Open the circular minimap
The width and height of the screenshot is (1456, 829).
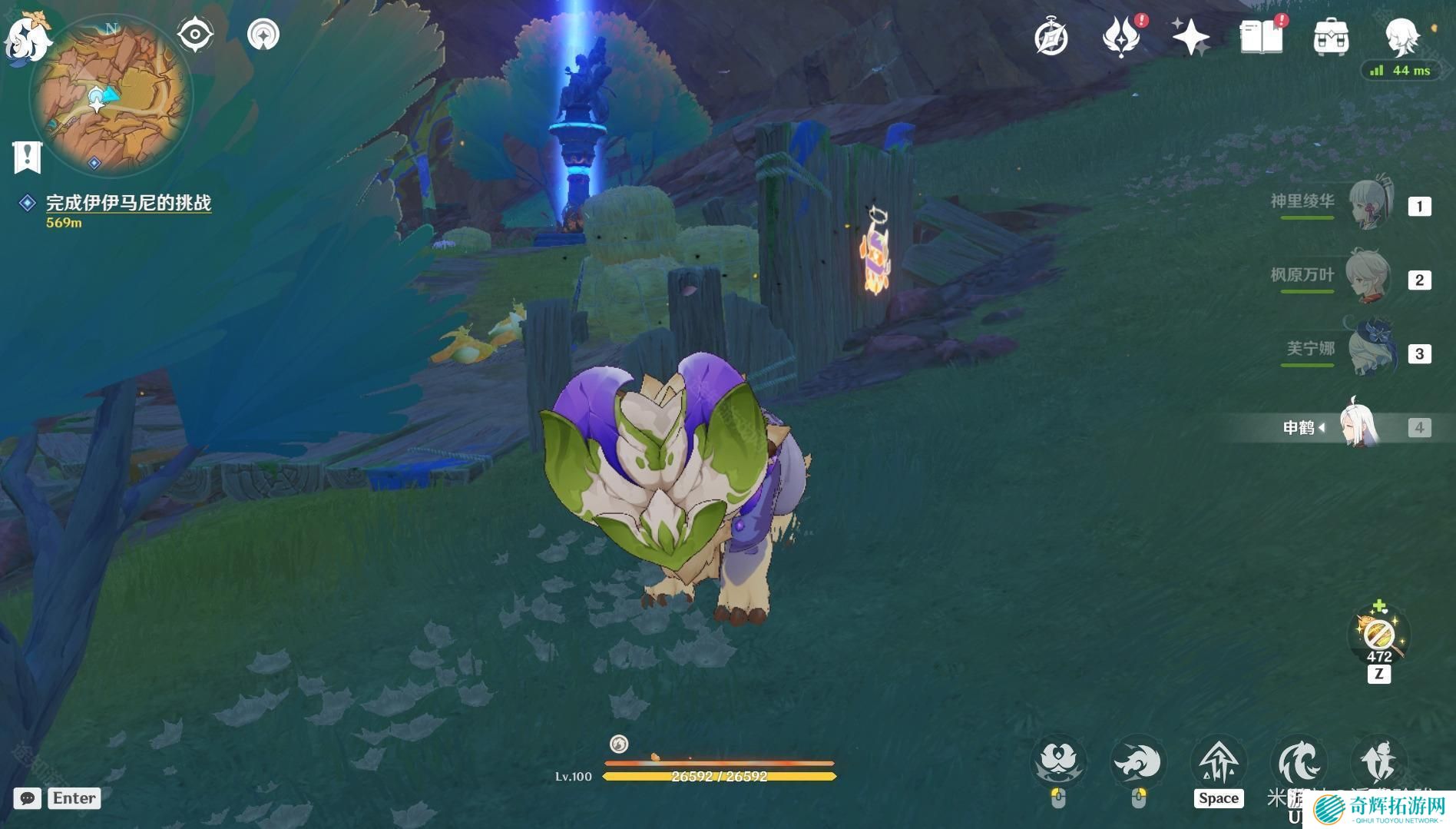[112, 95]
